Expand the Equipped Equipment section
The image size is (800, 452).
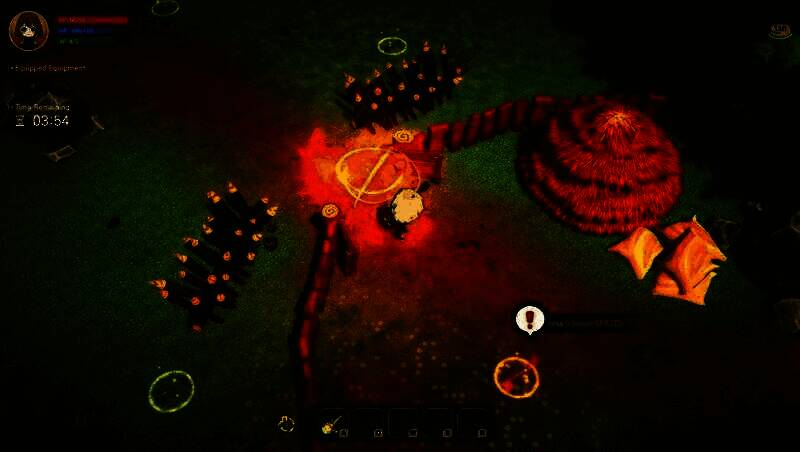point(48,68)
